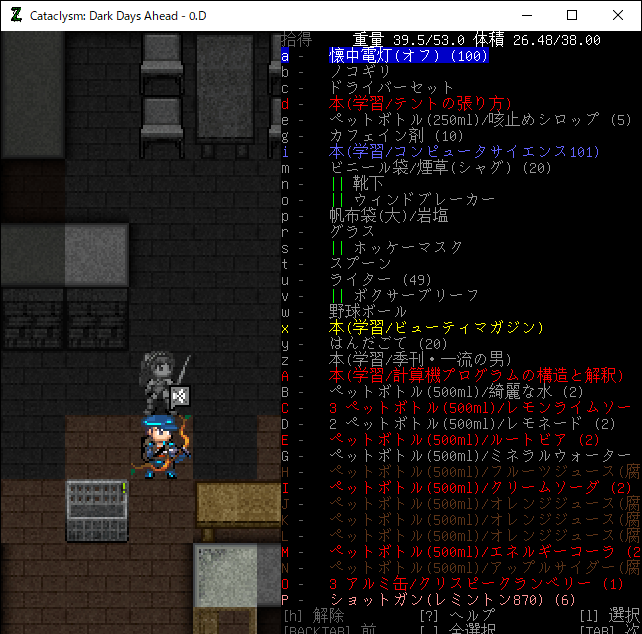The image size is (642, 634).
Task: Close the Cataclysm game window
Action: (618, 15)
